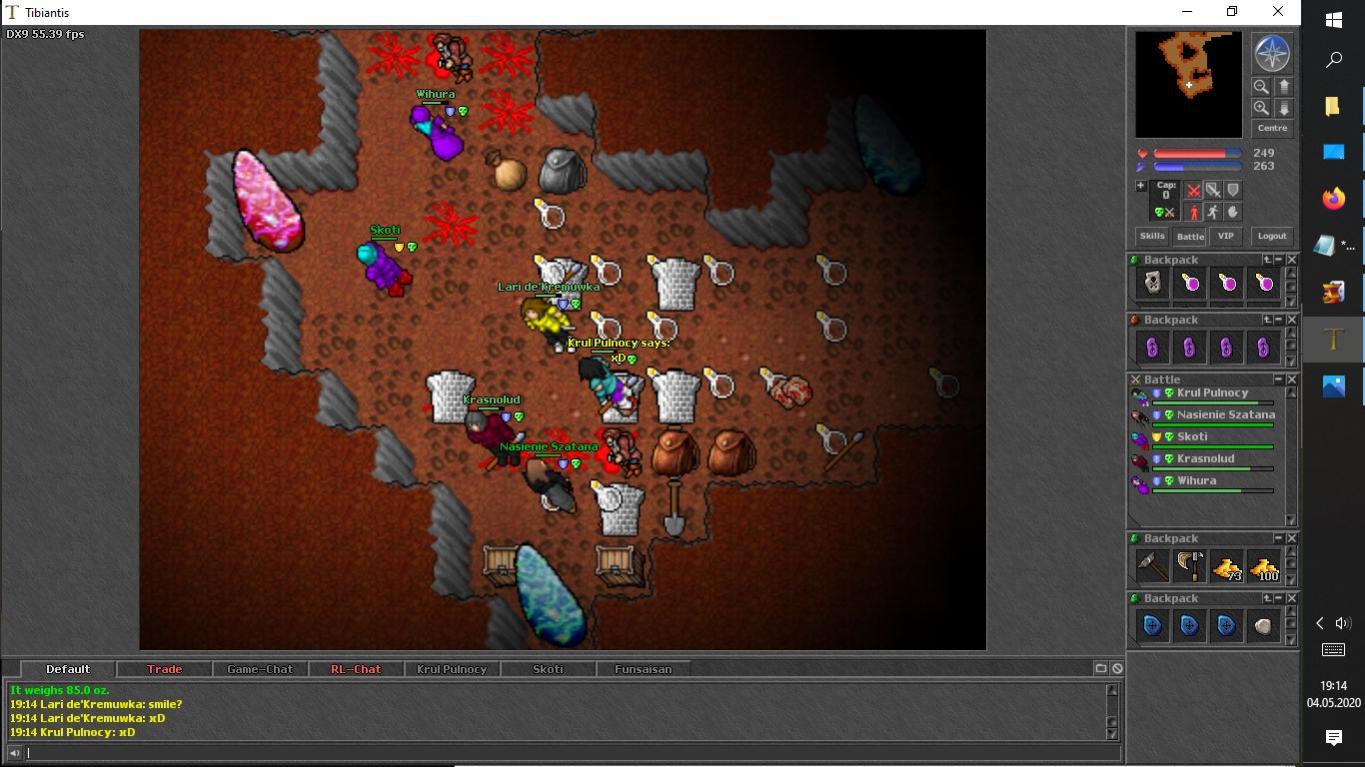Image resolution: width=1365 pixels, height=767 pixels.
Task: Select Skoti in the Battle list
Action: pos(1192,437)
